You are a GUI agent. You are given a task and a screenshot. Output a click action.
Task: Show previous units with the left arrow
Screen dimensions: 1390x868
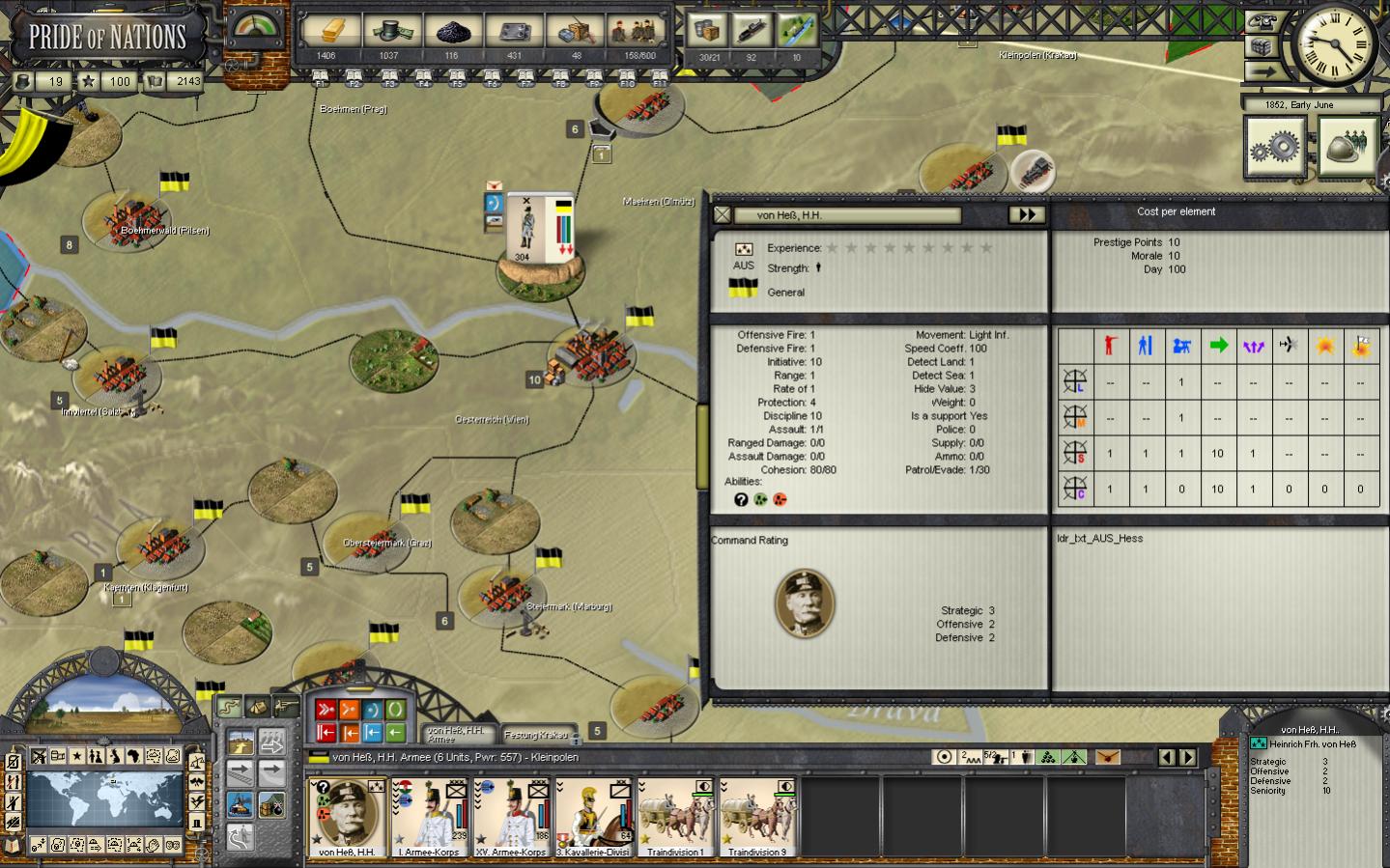[1167, 758]
